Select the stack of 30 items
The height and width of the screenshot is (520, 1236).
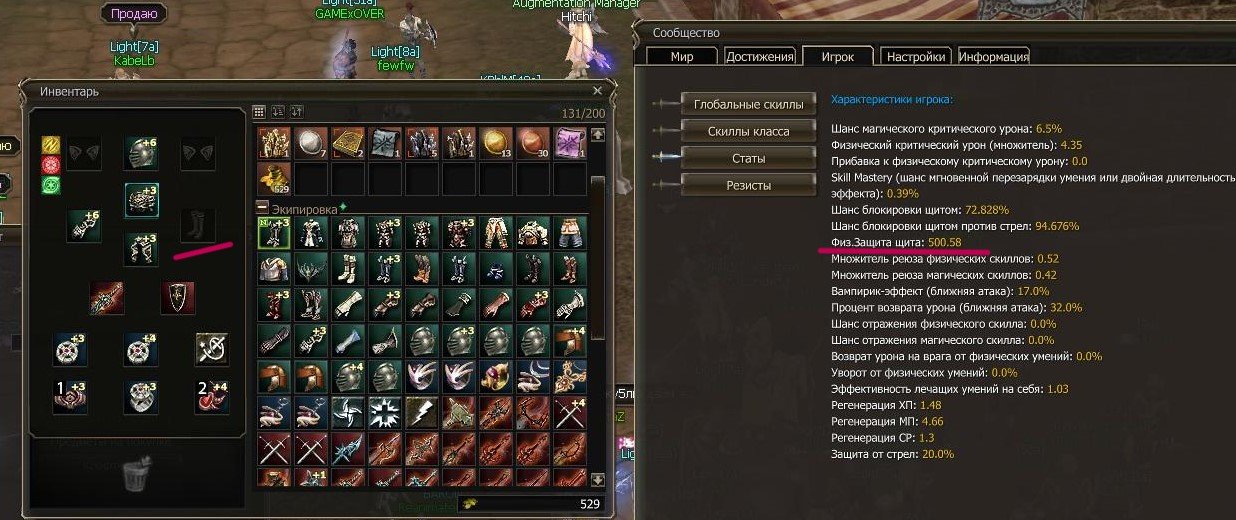pos(533,142)
